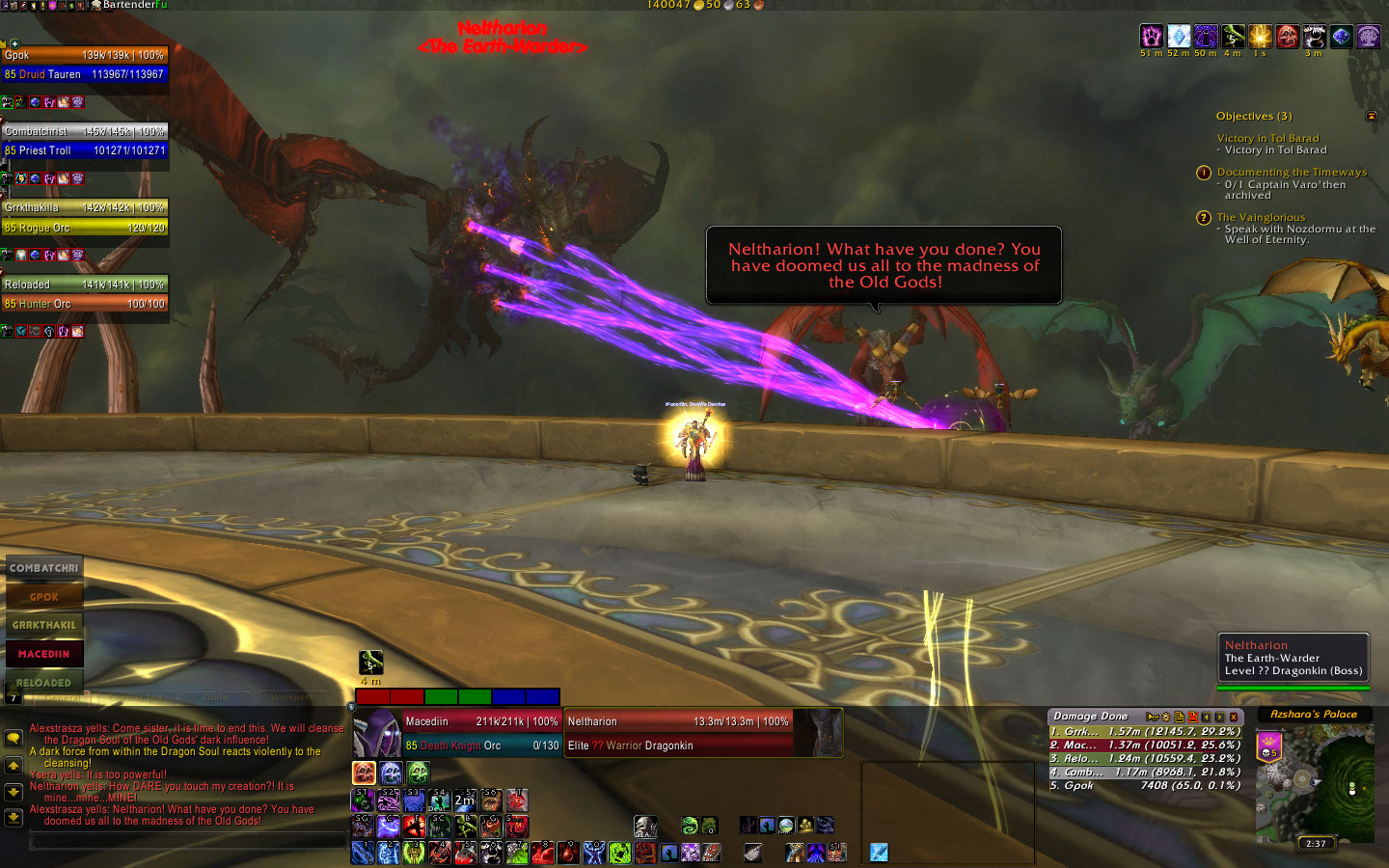This screenshot has height=868, width=1389.
Task: Select the GPOK raid frame button
Action: tap(43, 597)
